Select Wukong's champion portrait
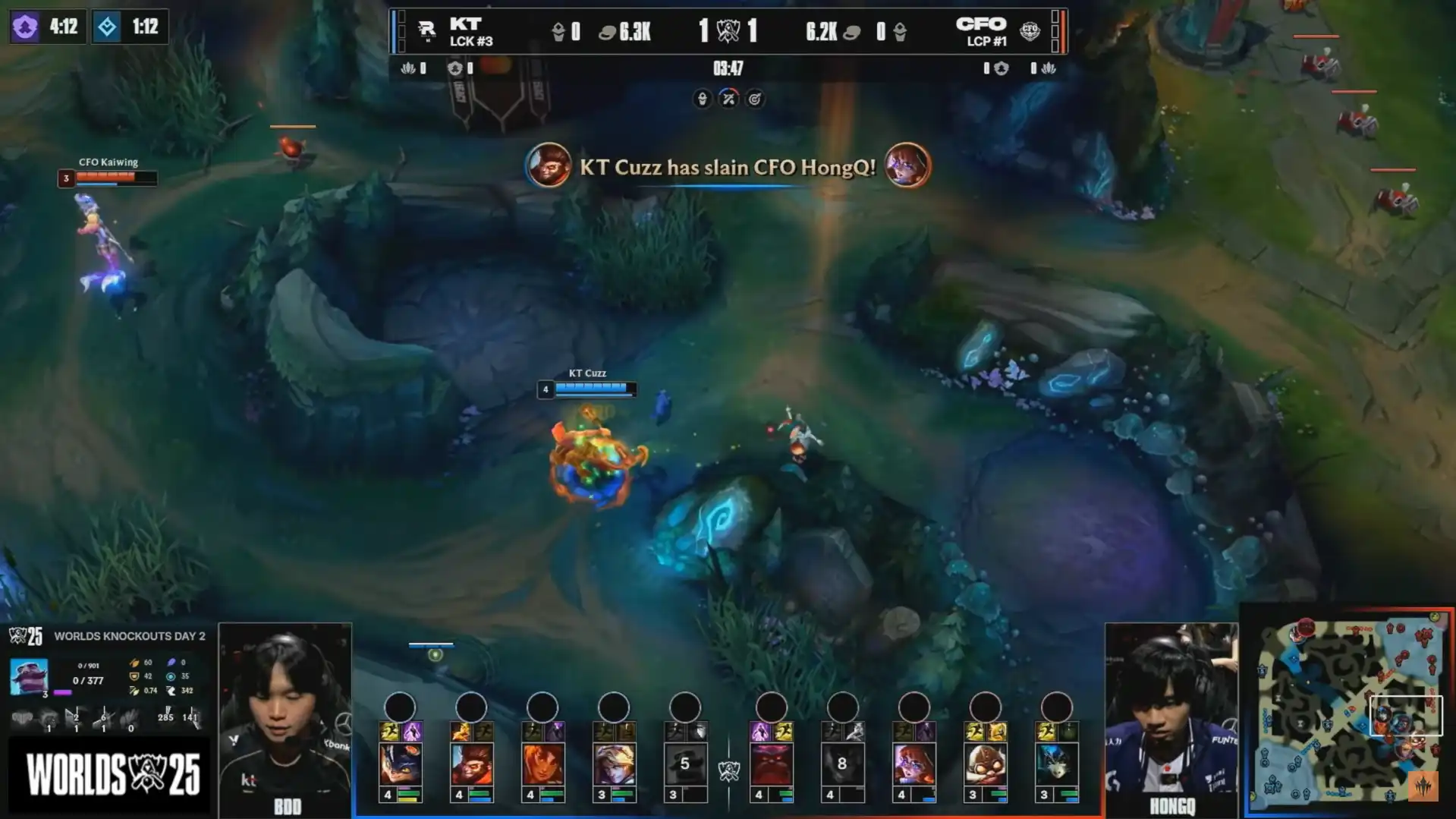The height and width of the screenshot is (819, 1456). (x=471, y=763)
